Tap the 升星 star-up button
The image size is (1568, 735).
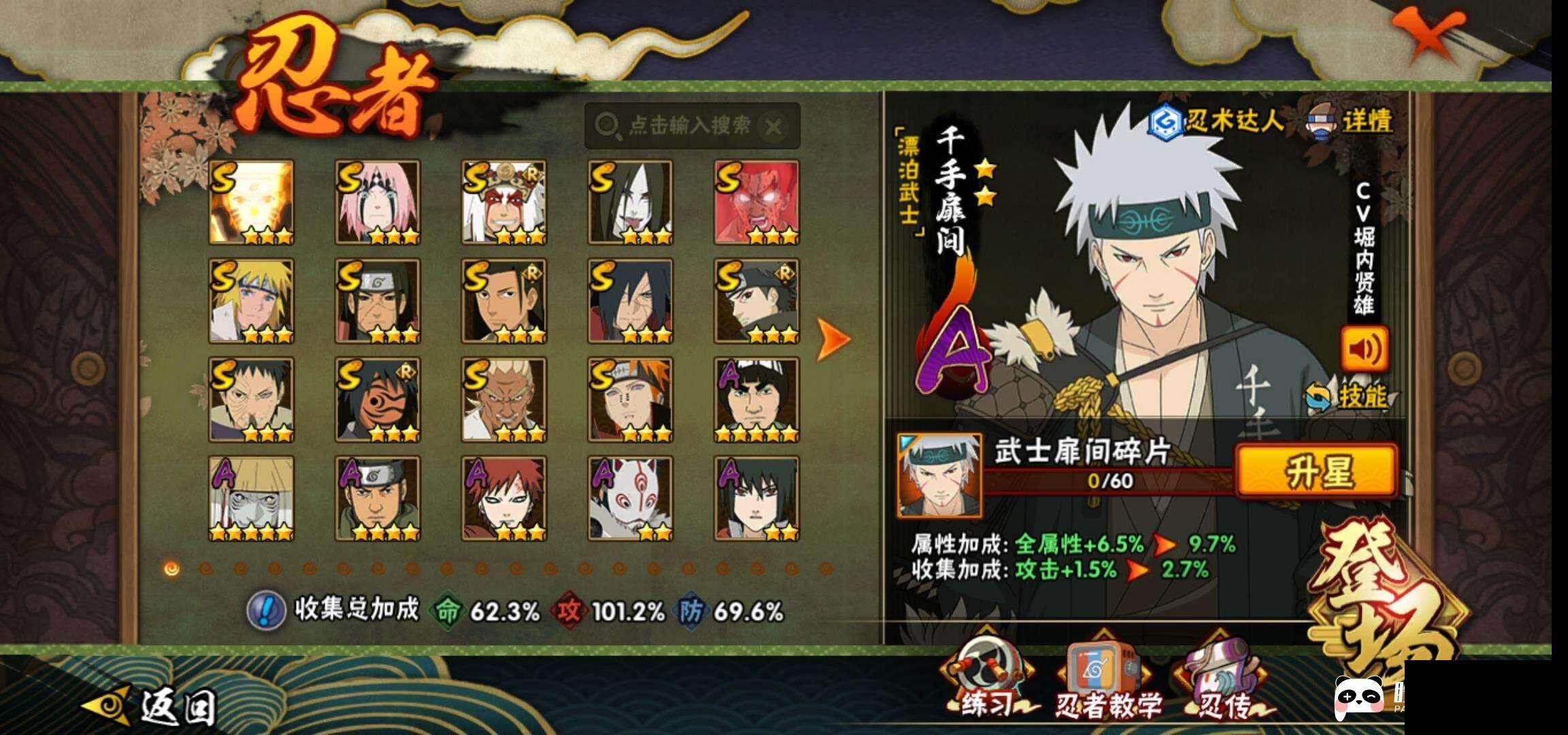coord(1317,471)
